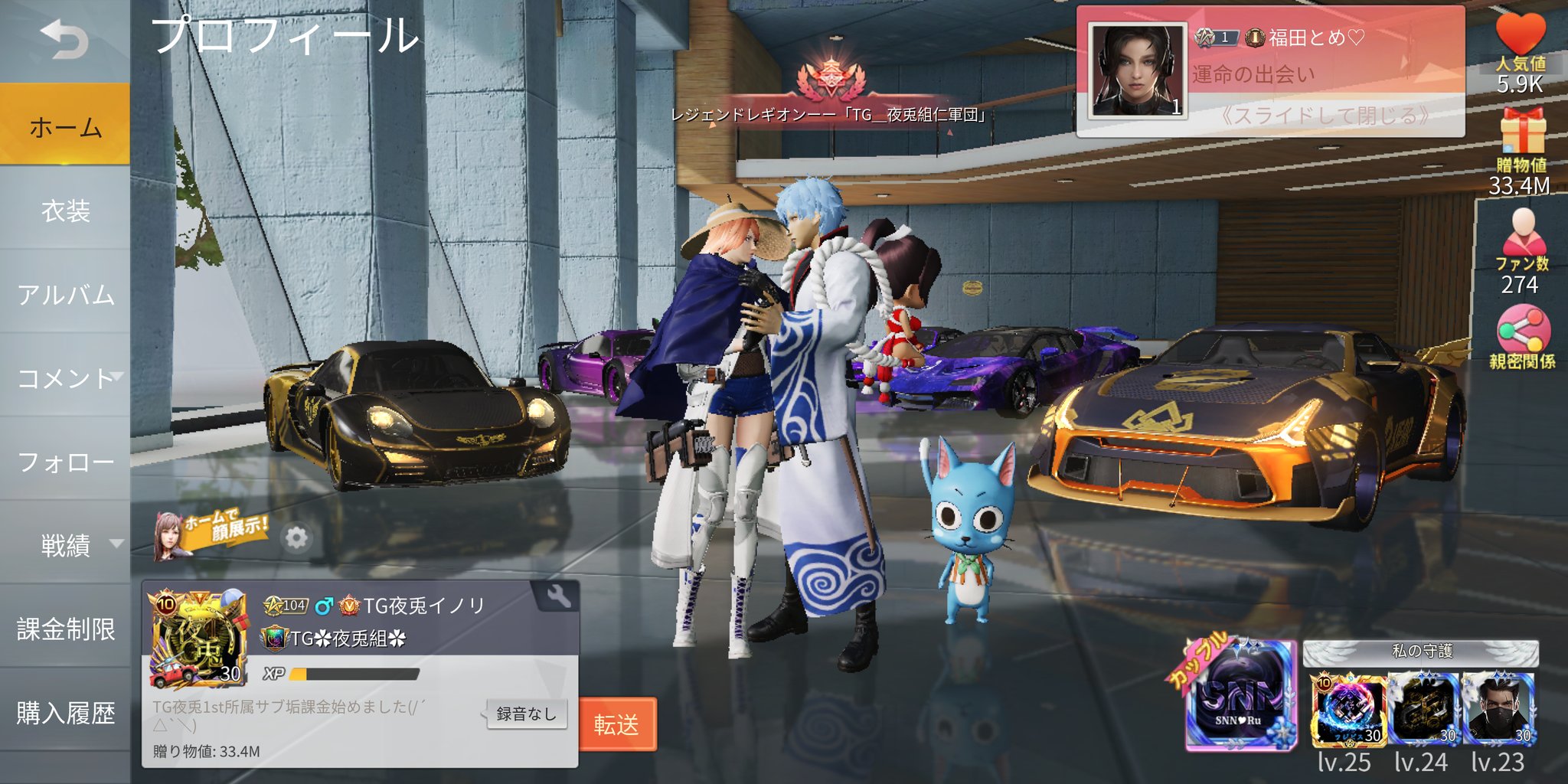Open the アルバム menu item
The image size is (1568, 784).
(64, 296)
